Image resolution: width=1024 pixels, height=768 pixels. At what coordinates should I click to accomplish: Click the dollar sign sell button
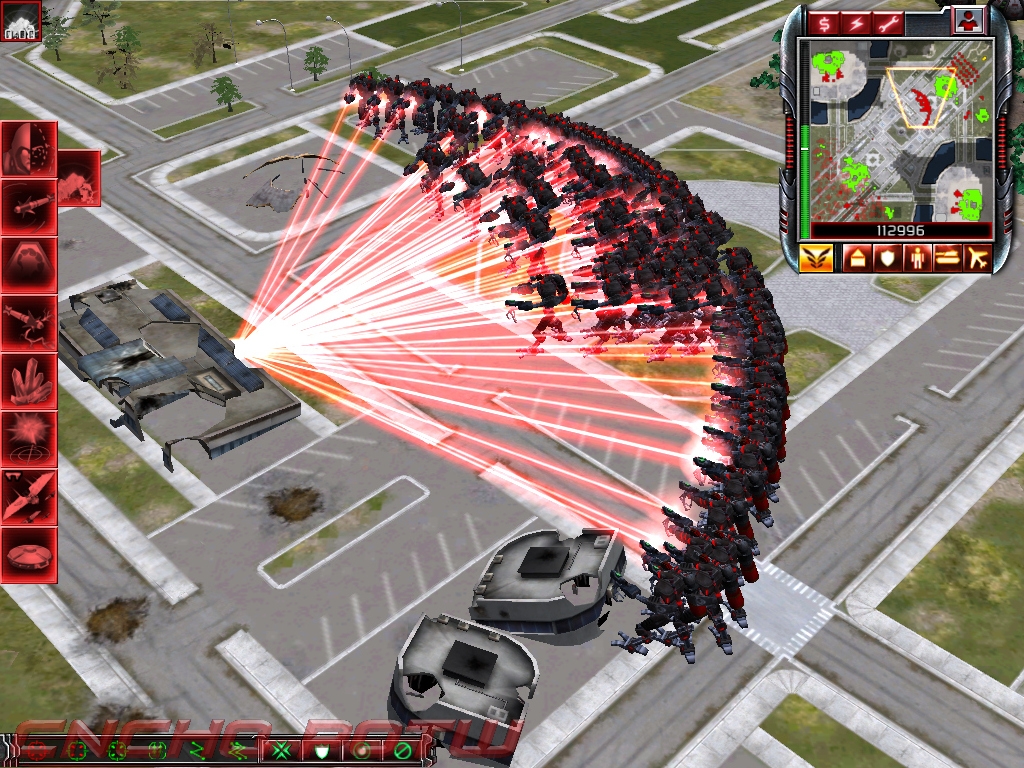pos(826,23)
